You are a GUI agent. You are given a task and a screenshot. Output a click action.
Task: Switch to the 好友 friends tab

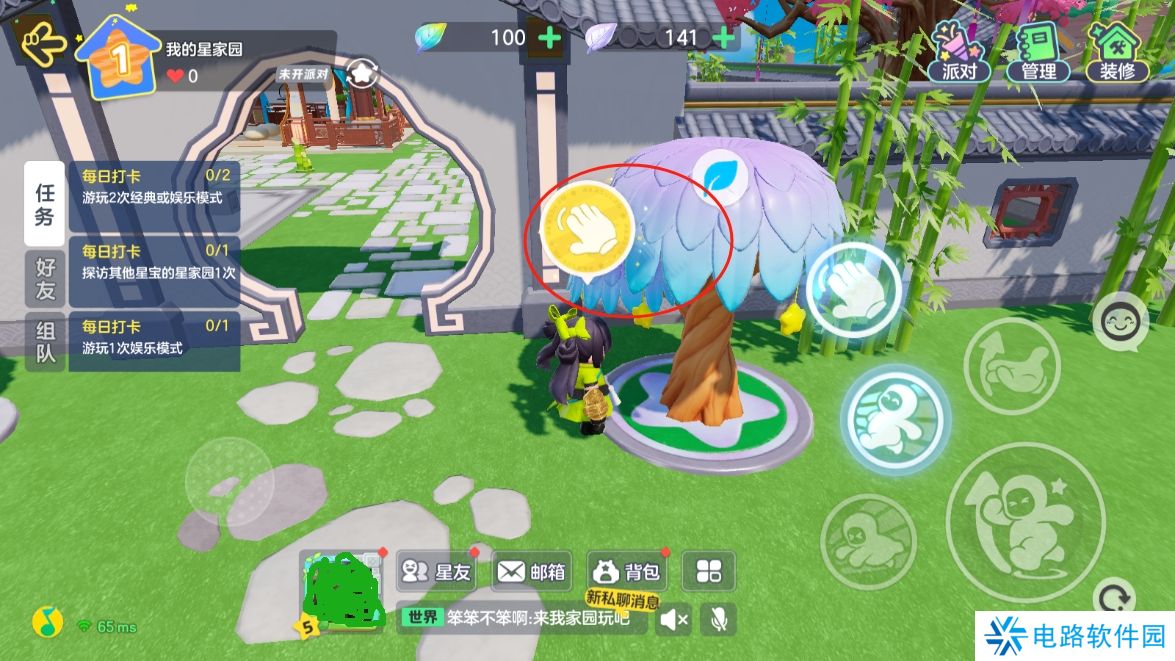tap(45, 279)
